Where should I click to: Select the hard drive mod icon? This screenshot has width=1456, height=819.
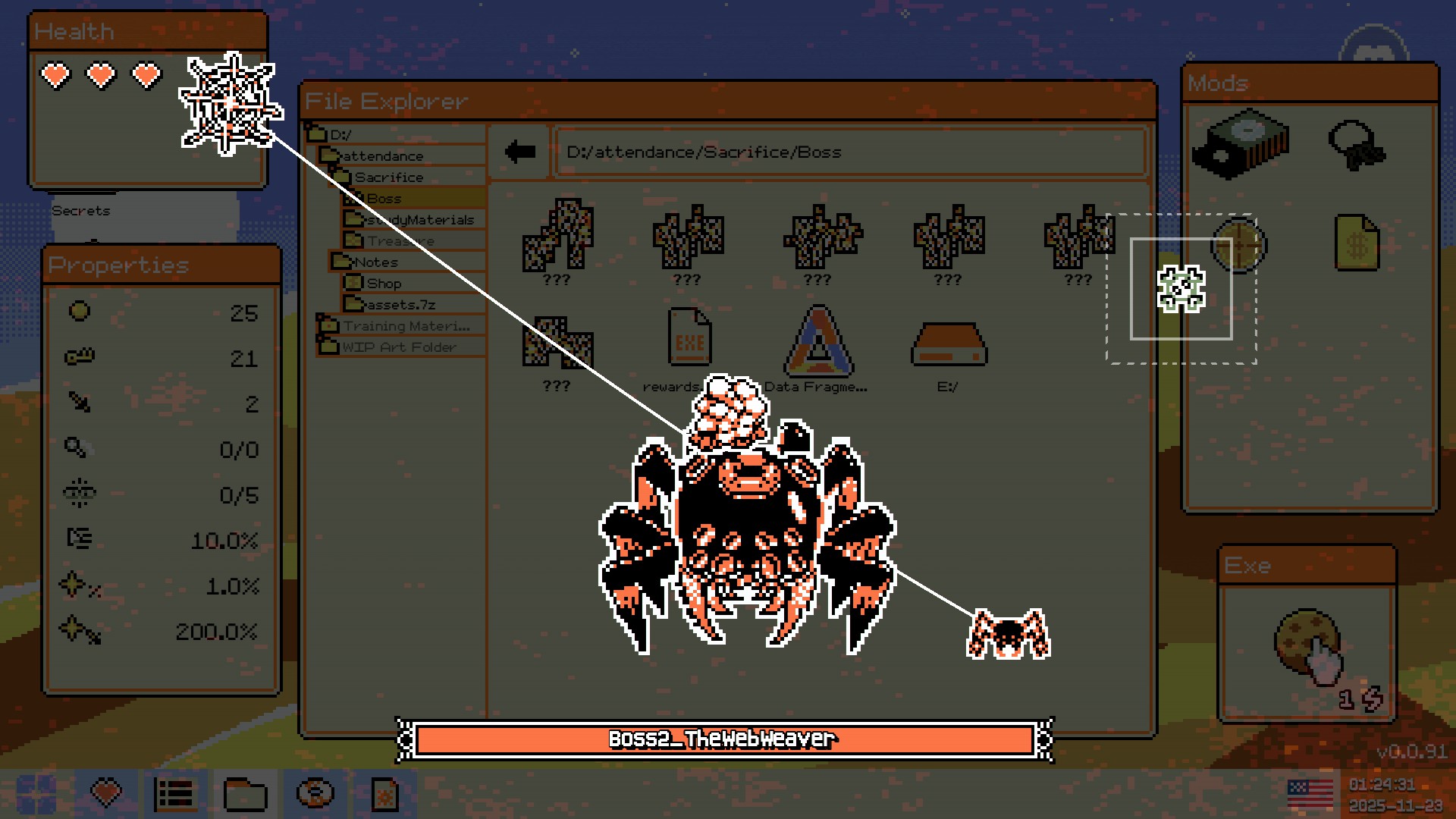pos(1241,143)
